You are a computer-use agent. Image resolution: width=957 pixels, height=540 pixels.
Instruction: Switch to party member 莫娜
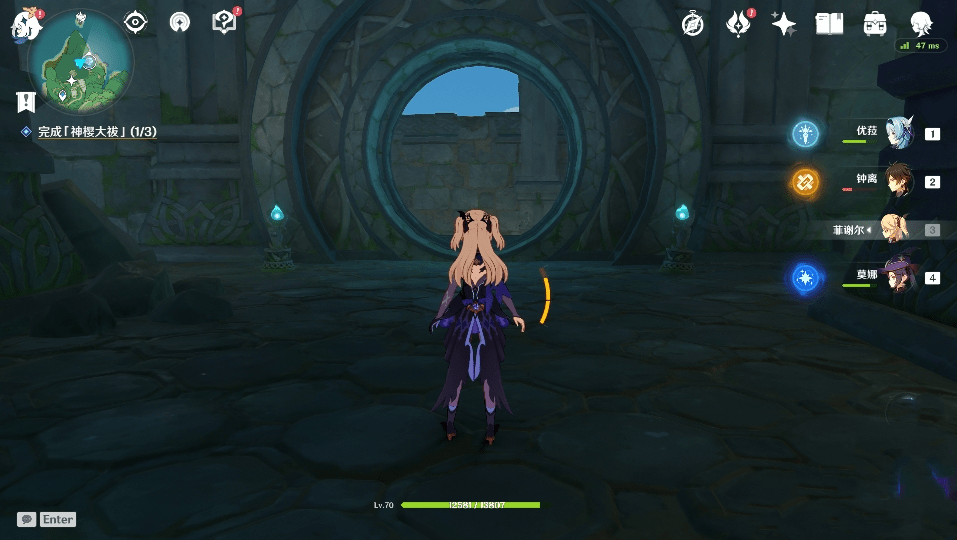tap(899, 277)
